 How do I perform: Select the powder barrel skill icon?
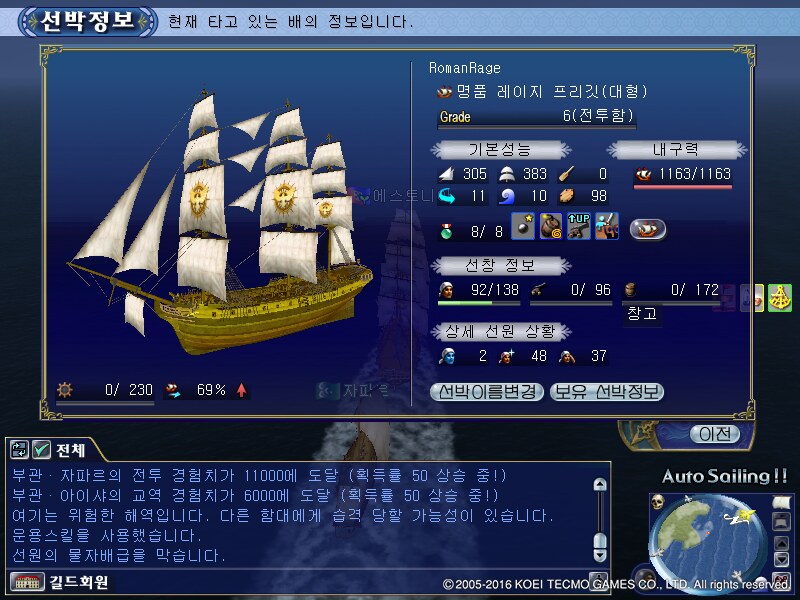tap(551, 228)
